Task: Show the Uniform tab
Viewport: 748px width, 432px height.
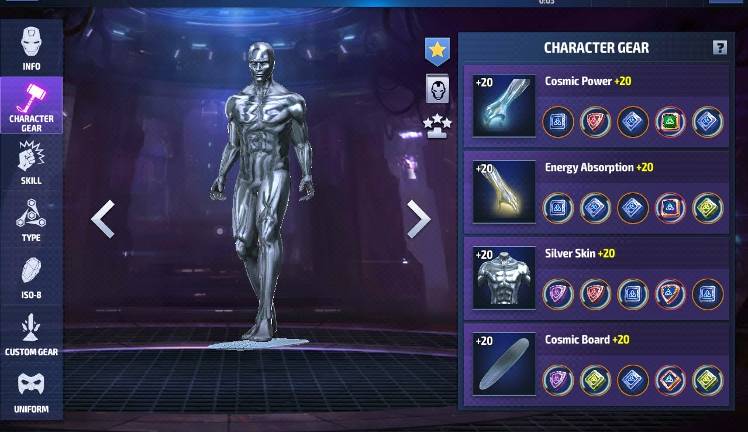Action: [31, 393]
